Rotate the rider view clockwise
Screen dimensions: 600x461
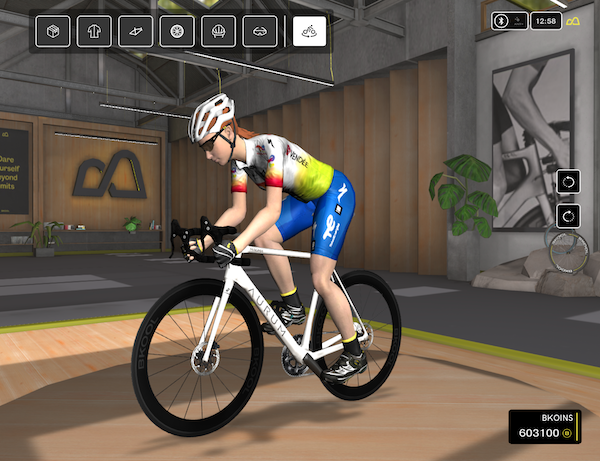569,214
